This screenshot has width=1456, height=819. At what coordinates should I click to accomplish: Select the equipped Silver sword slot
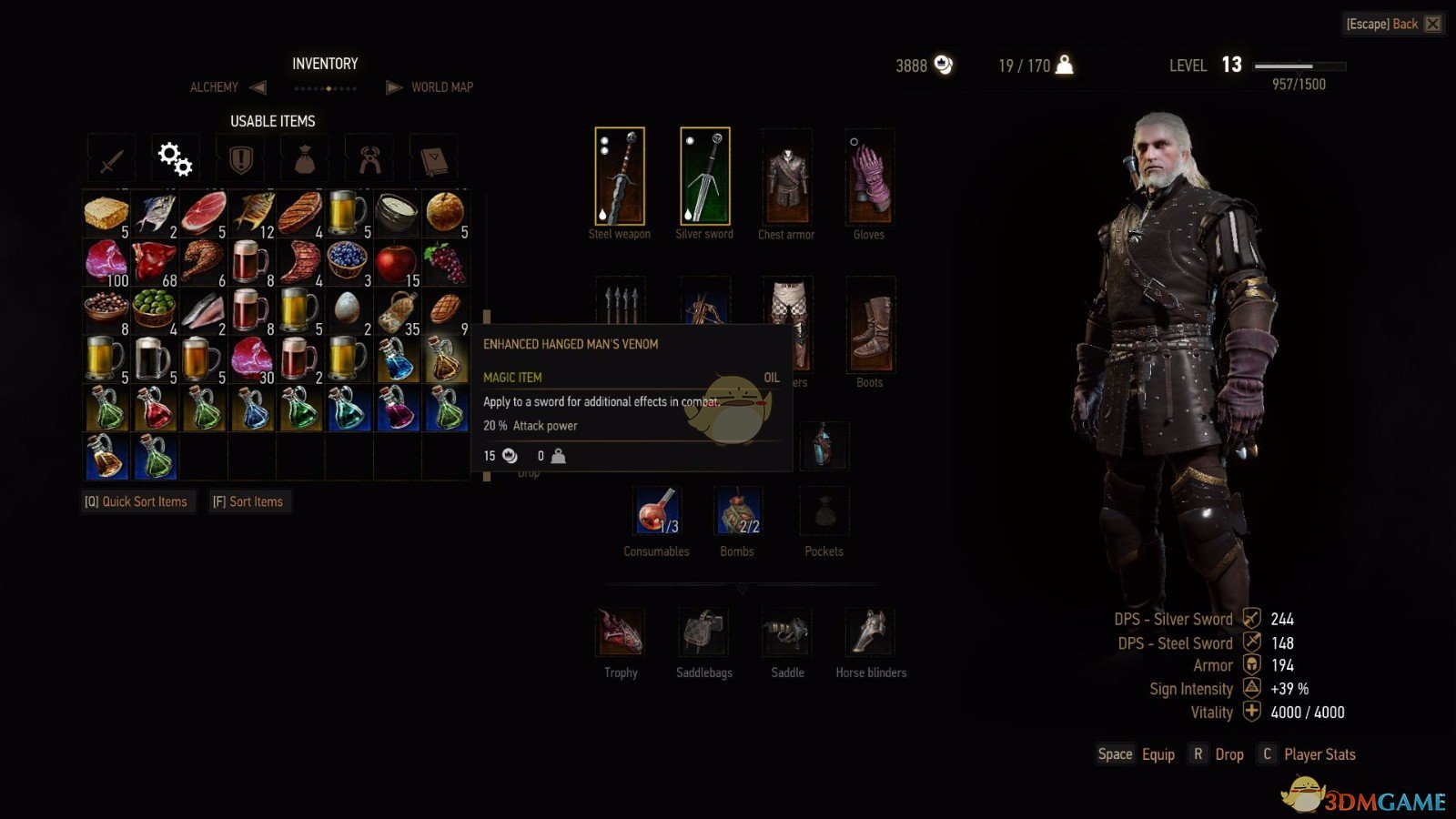point(703,177)
